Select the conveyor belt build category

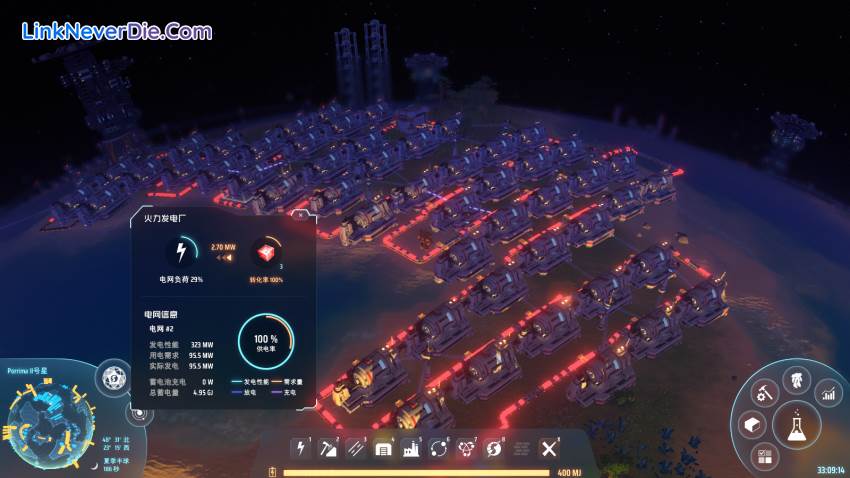tap(355, 448)
